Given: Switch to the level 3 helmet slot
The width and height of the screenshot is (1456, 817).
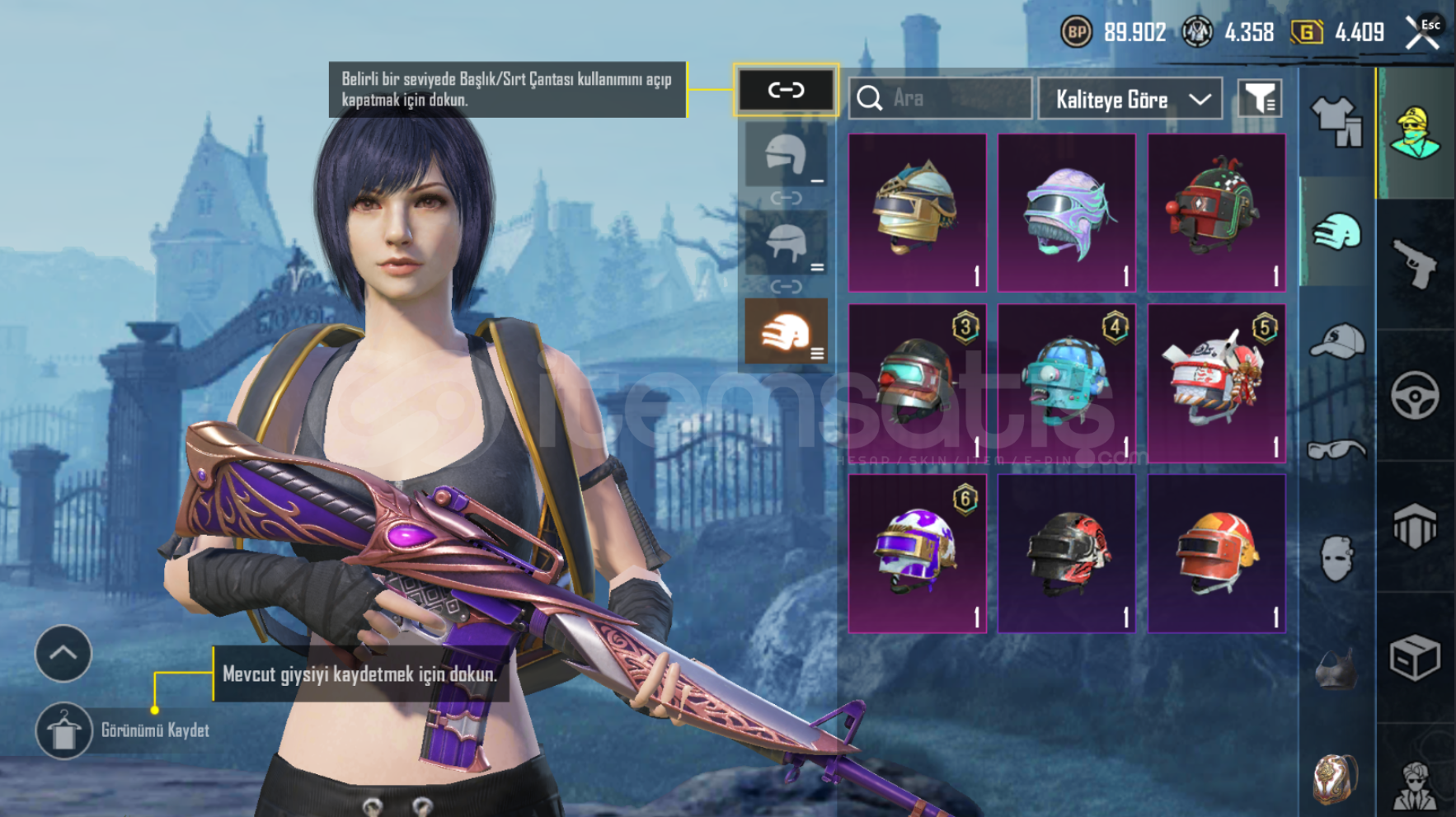Looking at the screenshot, I should click(x=786, y=331).
